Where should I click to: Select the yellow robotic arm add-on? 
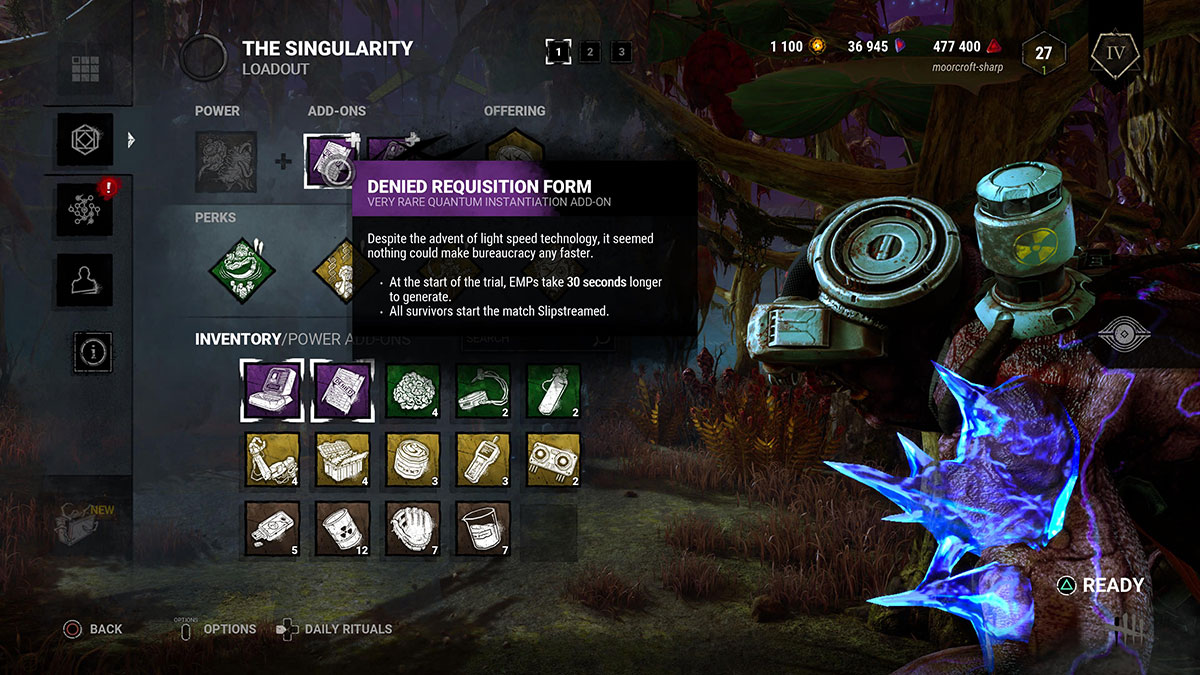(273, 461)
